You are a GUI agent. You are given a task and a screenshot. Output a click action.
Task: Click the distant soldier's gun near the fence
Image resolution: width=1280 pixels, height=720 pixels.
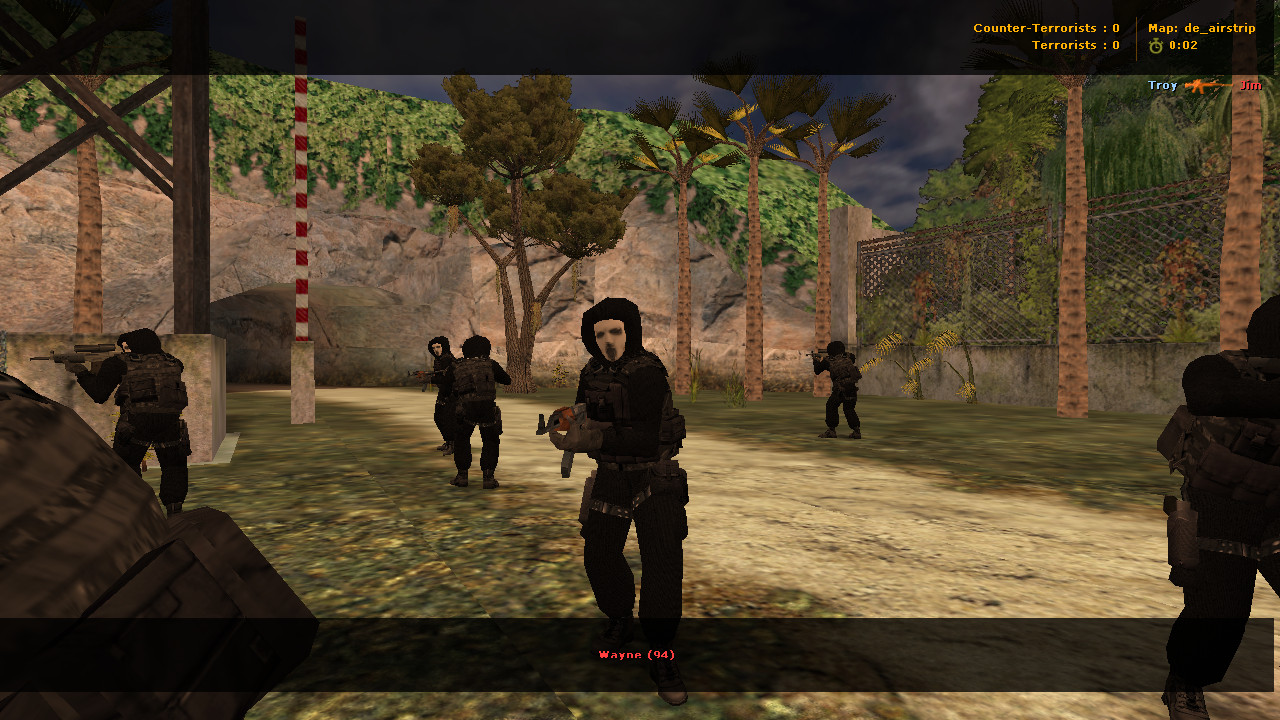tap(818, 357)
